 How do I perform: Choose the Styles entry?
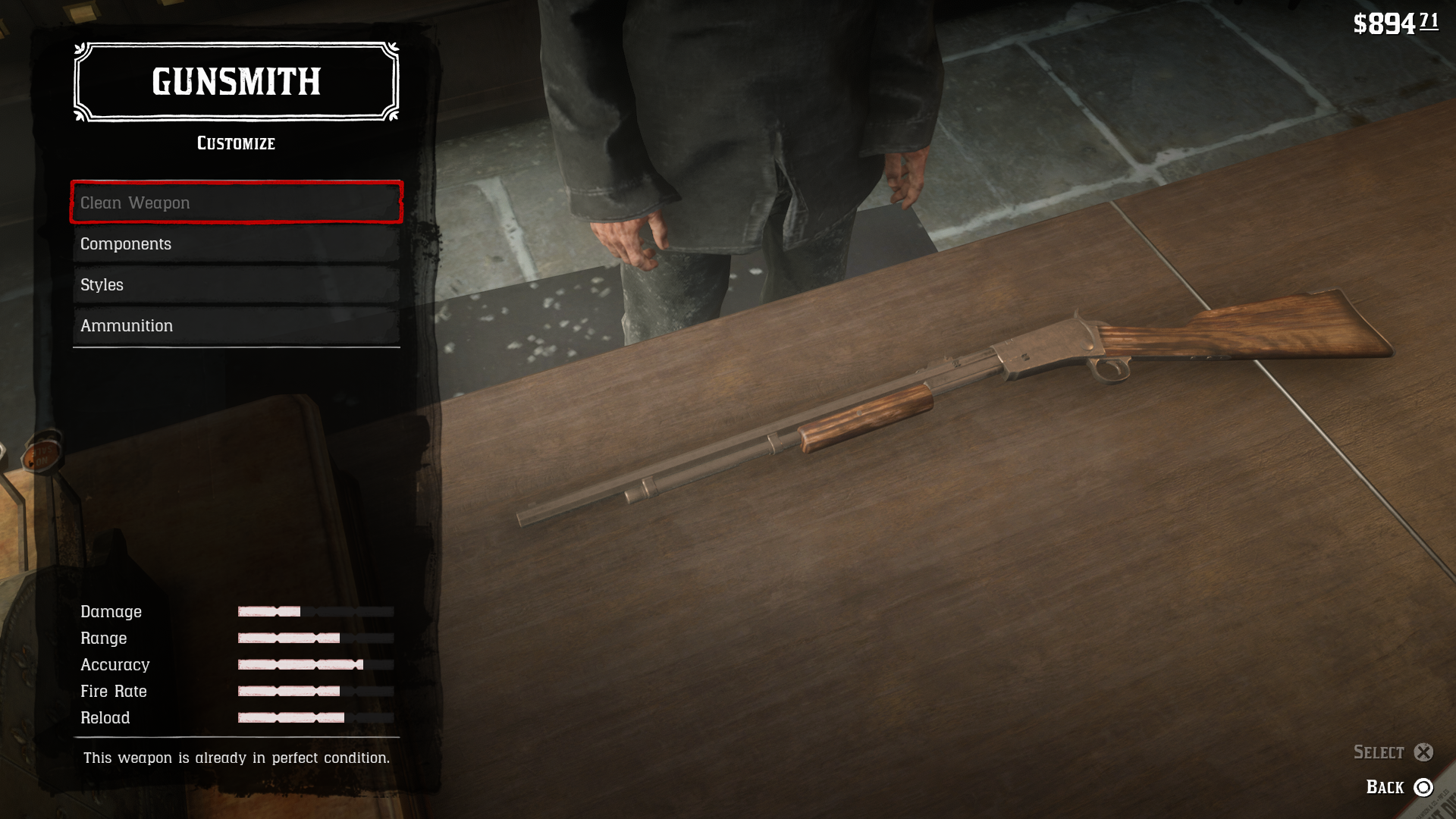point(236,284)
